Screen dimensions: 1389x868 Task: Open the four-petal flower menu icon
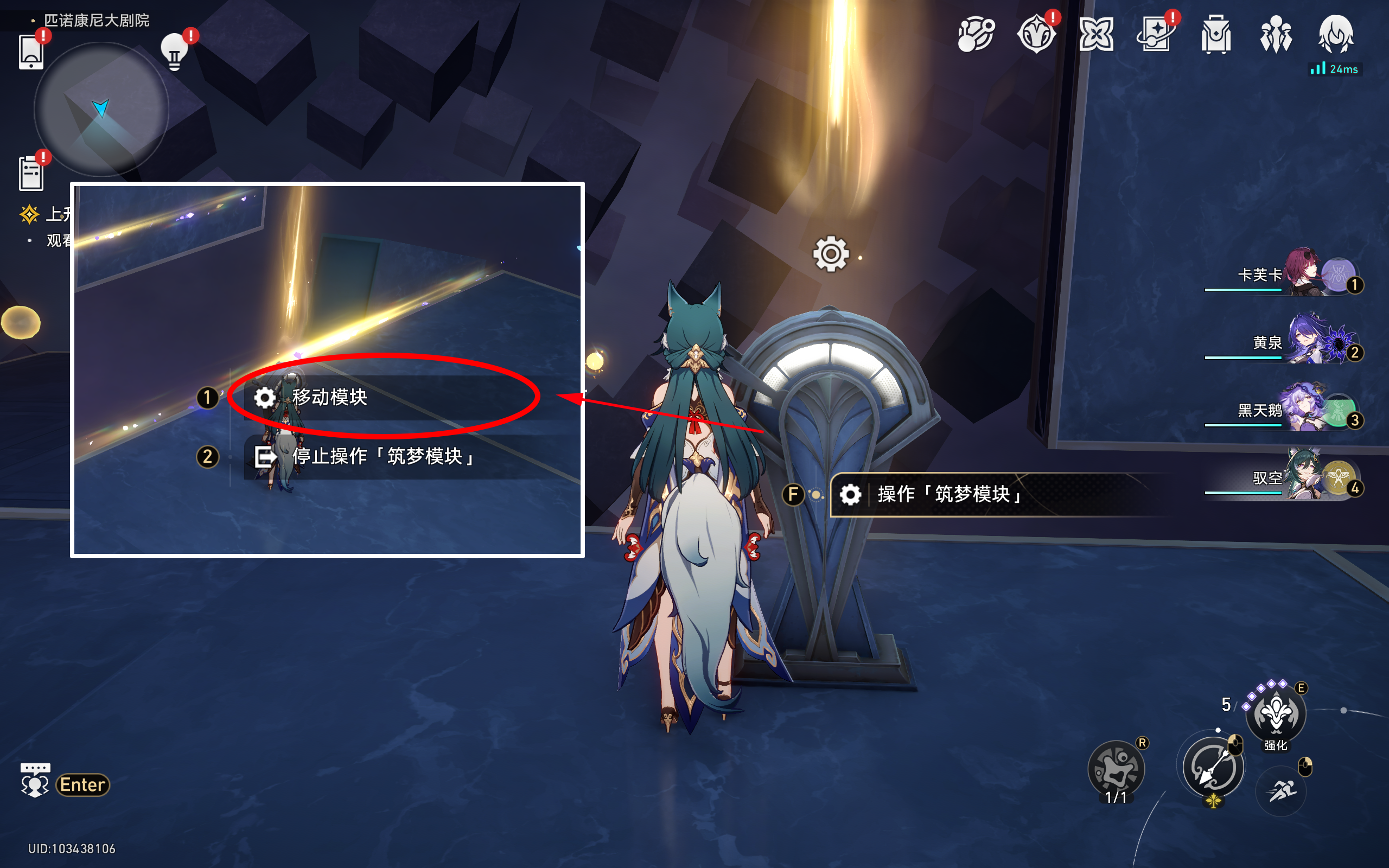(1095, 34)
